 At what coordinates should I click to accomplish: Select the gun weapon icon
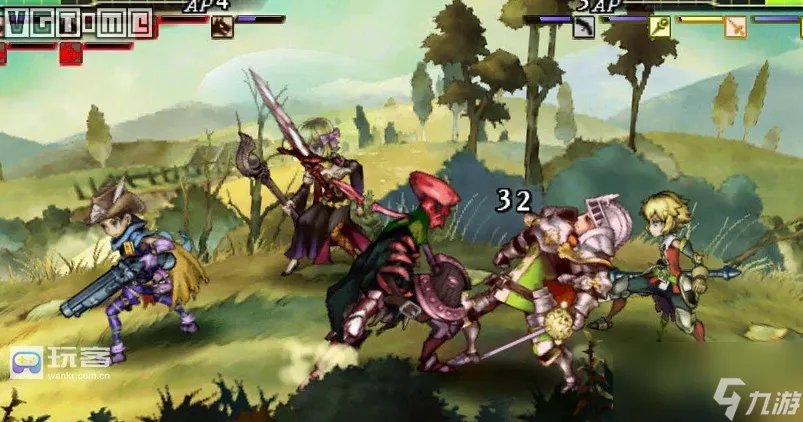[x=584, y=27]
